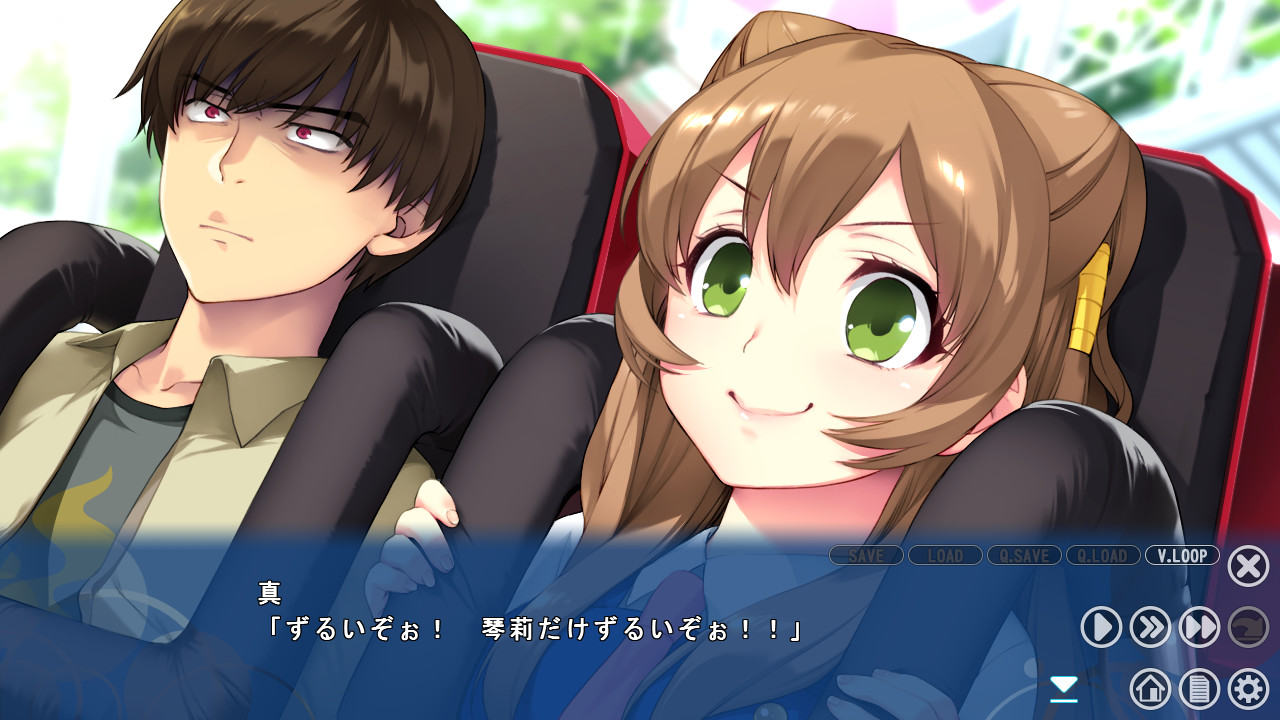
Task: Activate text skip with the double-chevron icon
Action: click(x=1152, y=625)
